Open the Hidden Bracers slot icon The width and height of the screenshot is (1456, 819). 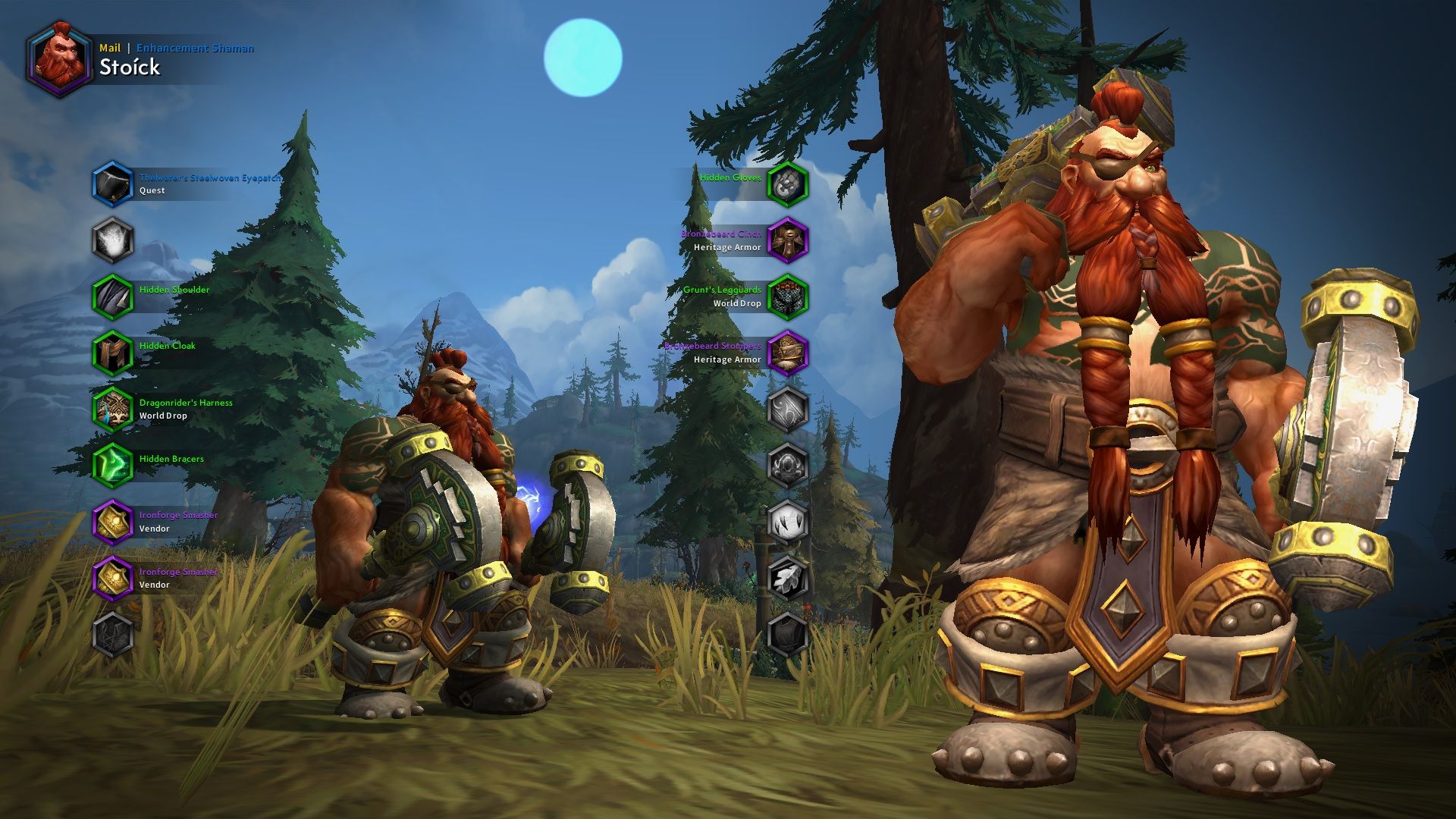pyautogui.click(x=114, y=464)
